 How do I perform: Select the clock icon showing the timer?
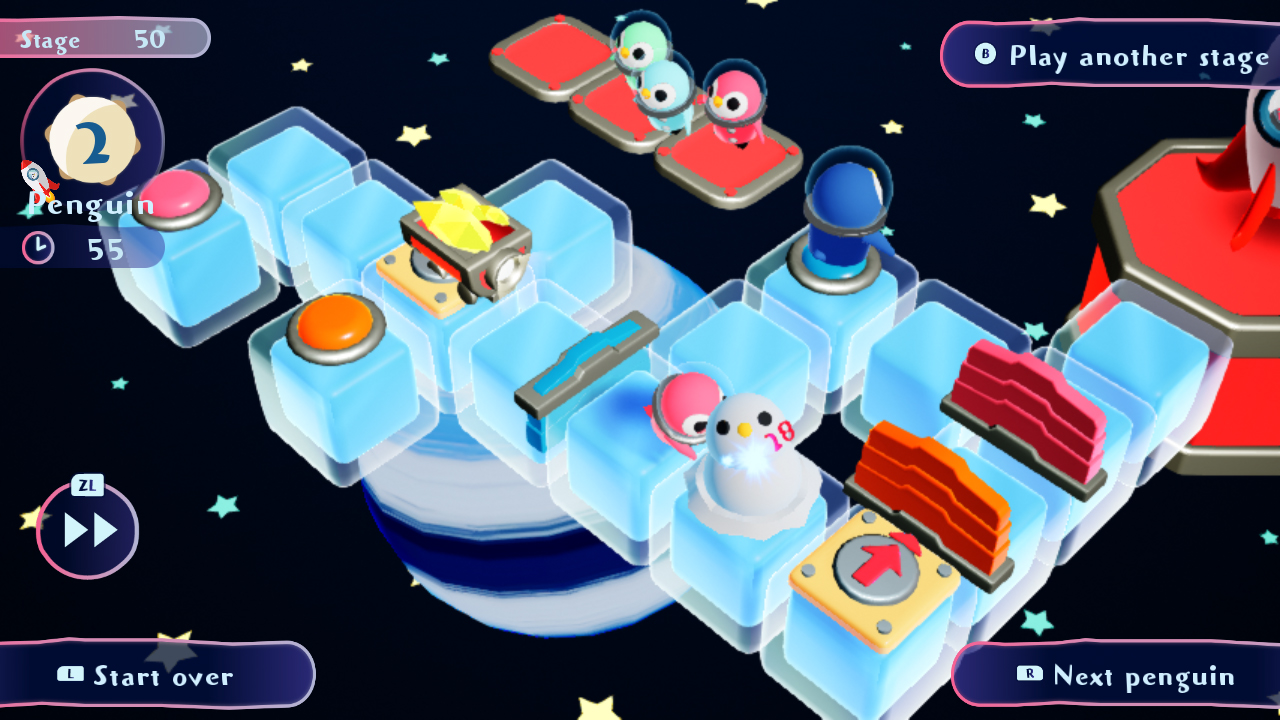[x=37, y=247]
